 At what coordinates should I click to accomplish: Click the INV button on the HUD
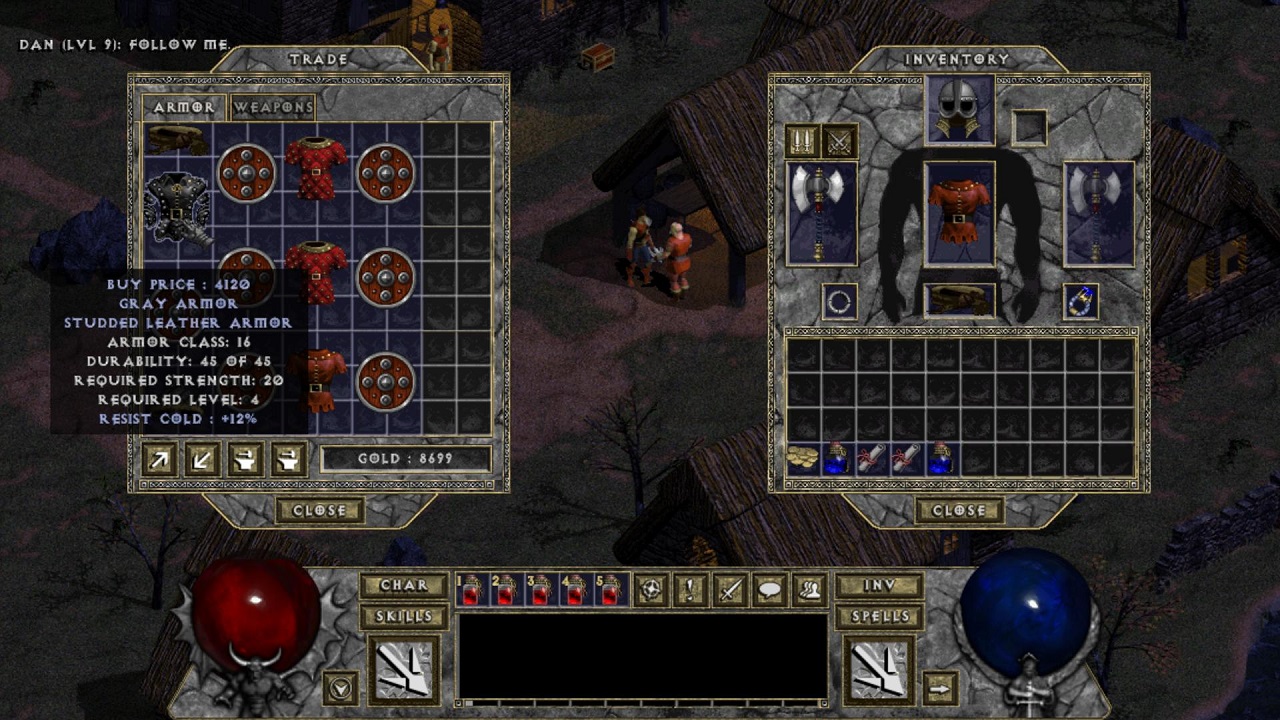pos(879,585)
